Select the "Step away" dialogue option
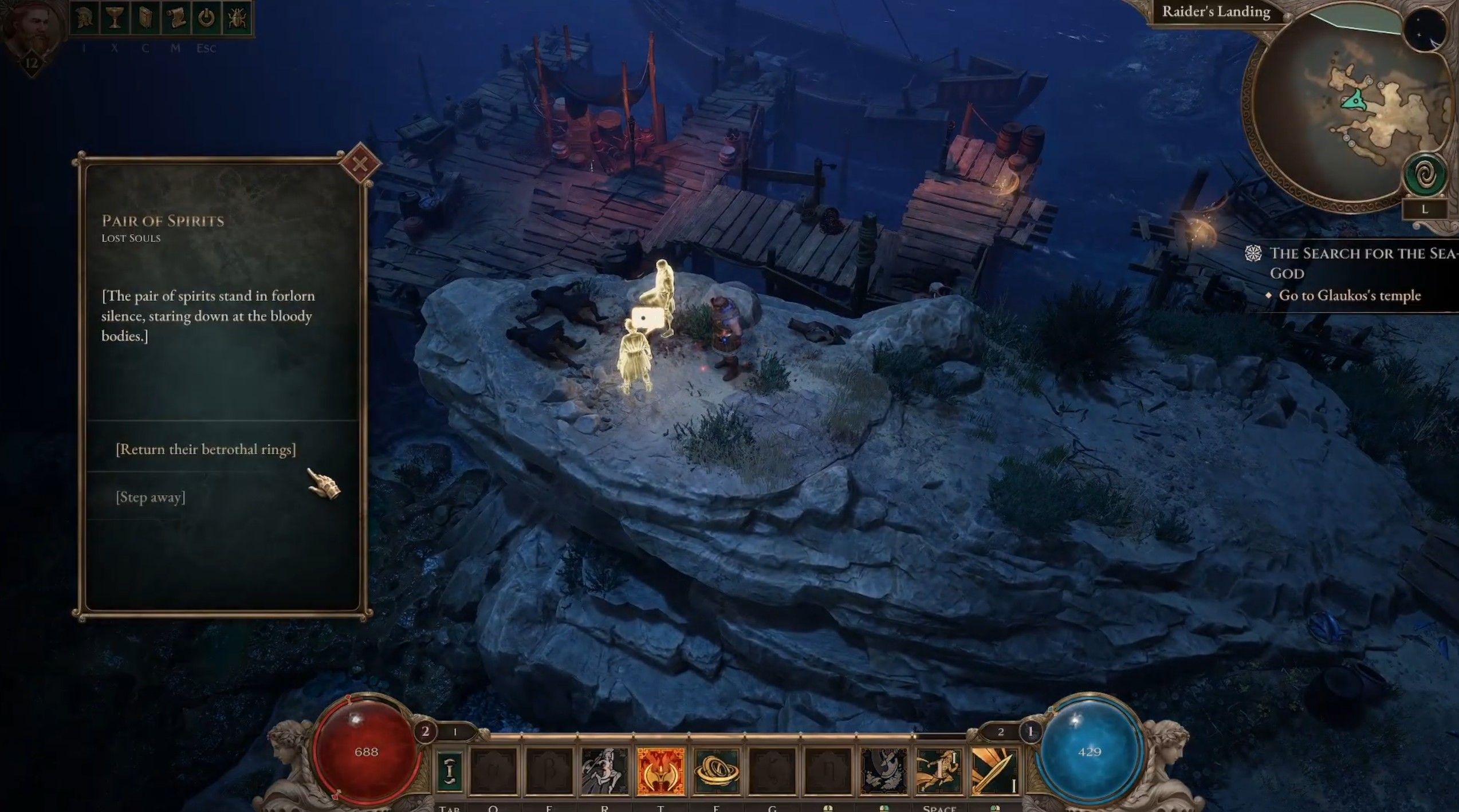 pyautogui.click(x=151, y=497)
